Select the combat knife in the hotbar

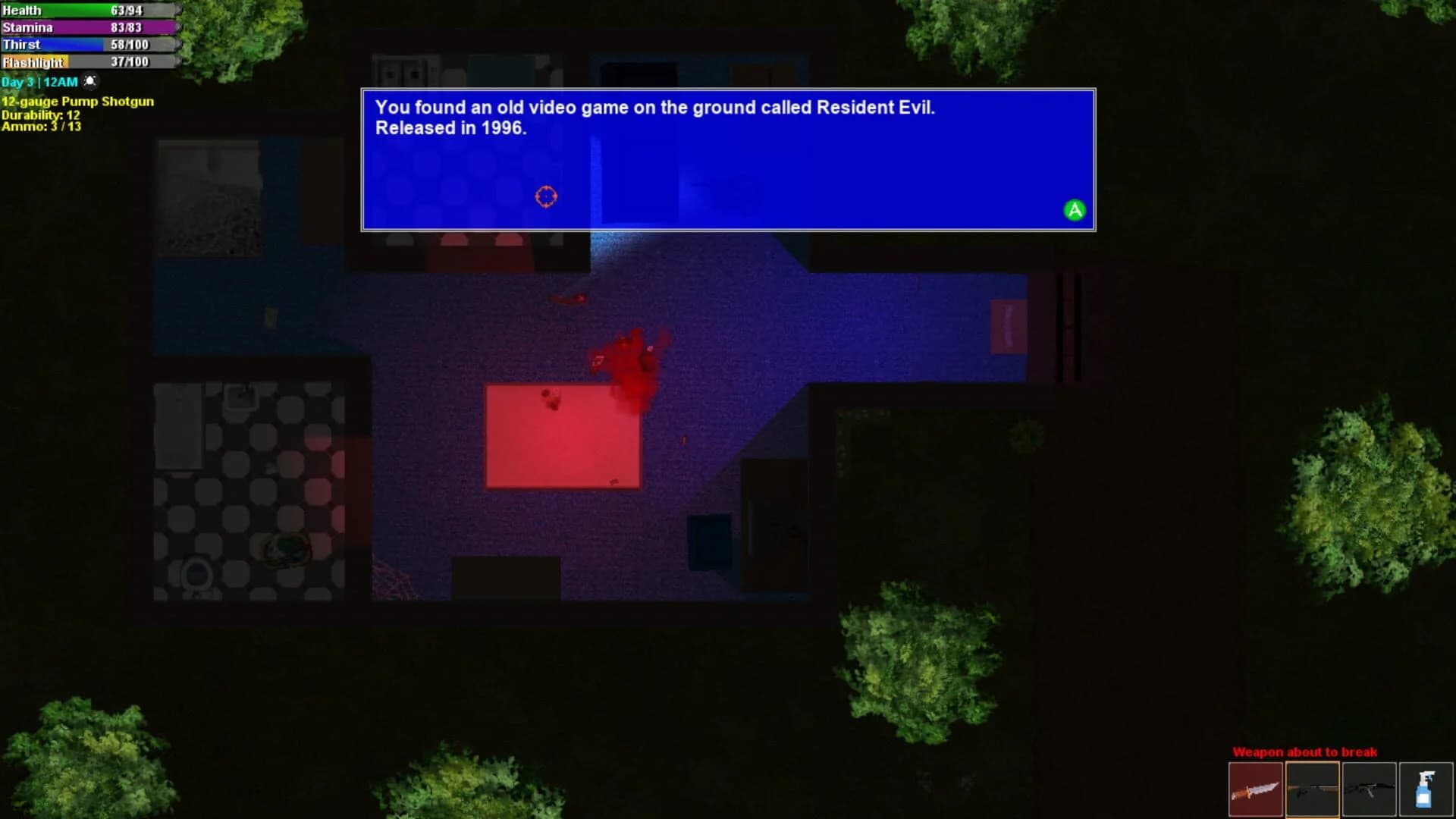pyautogui.click(x=1255, y=789)
